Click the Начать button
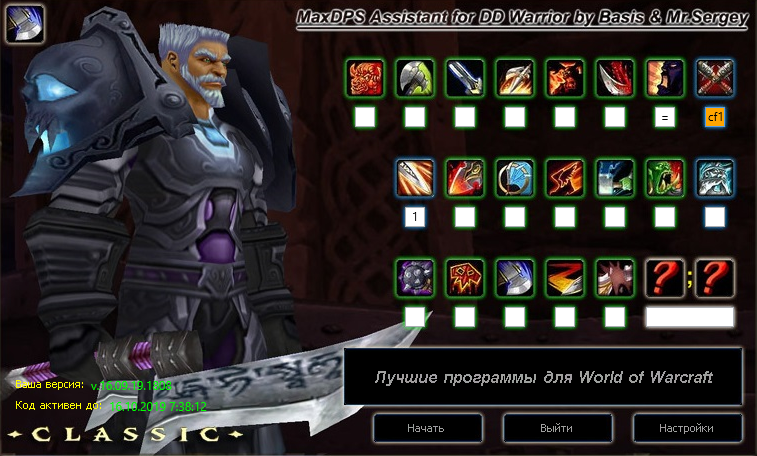The width and height of the screenshot is (757, 456). pos(425,428)
